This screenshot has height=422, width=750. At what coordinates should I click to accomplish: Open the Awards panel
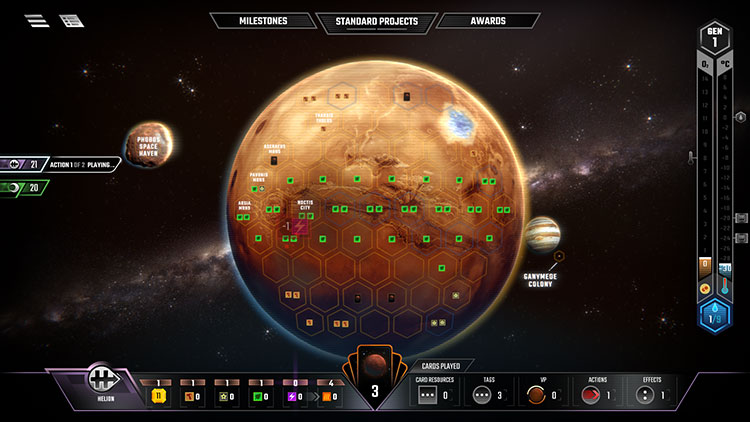pyautogui.click(x=488, y=21)
